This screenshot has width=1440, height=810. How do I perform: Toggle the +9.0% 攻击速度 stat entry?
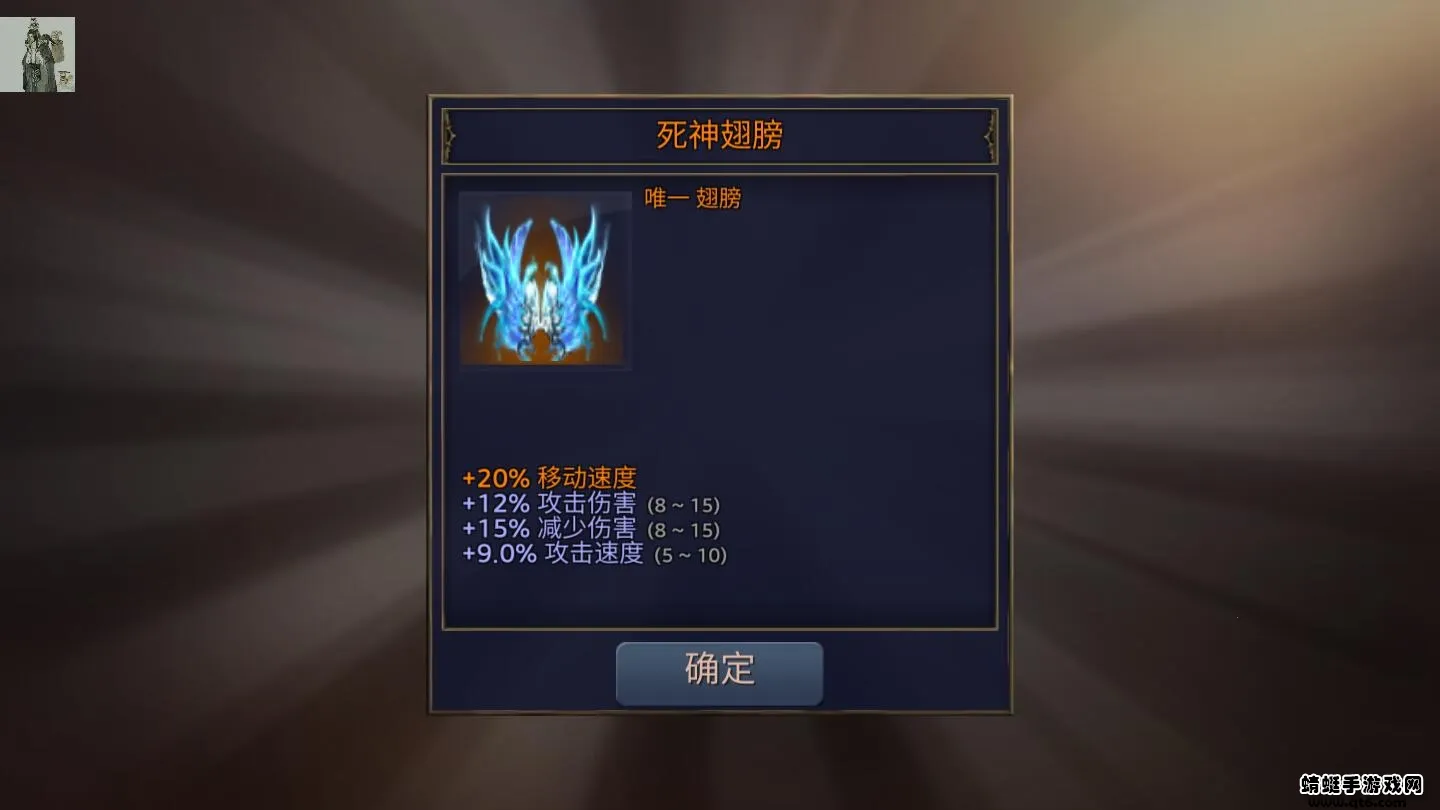pyautogui.click(x=552, y=552)
